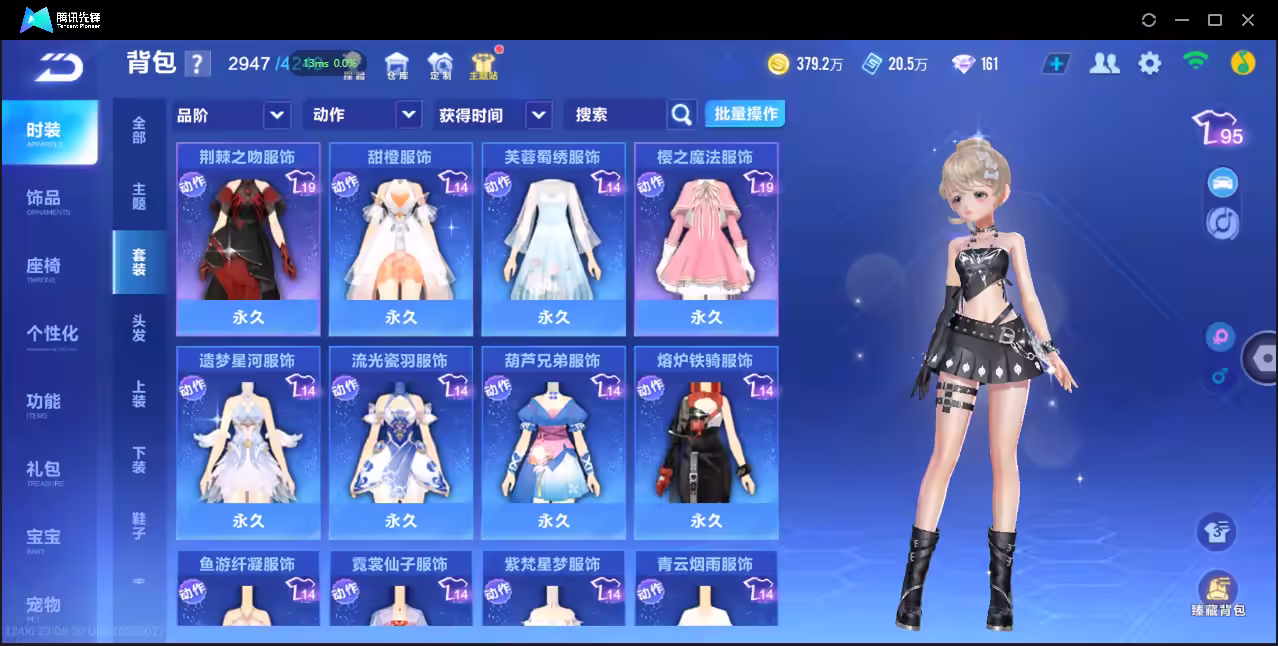Show the 头发 hair sub-tab
1278x646 pixels.
139,328
